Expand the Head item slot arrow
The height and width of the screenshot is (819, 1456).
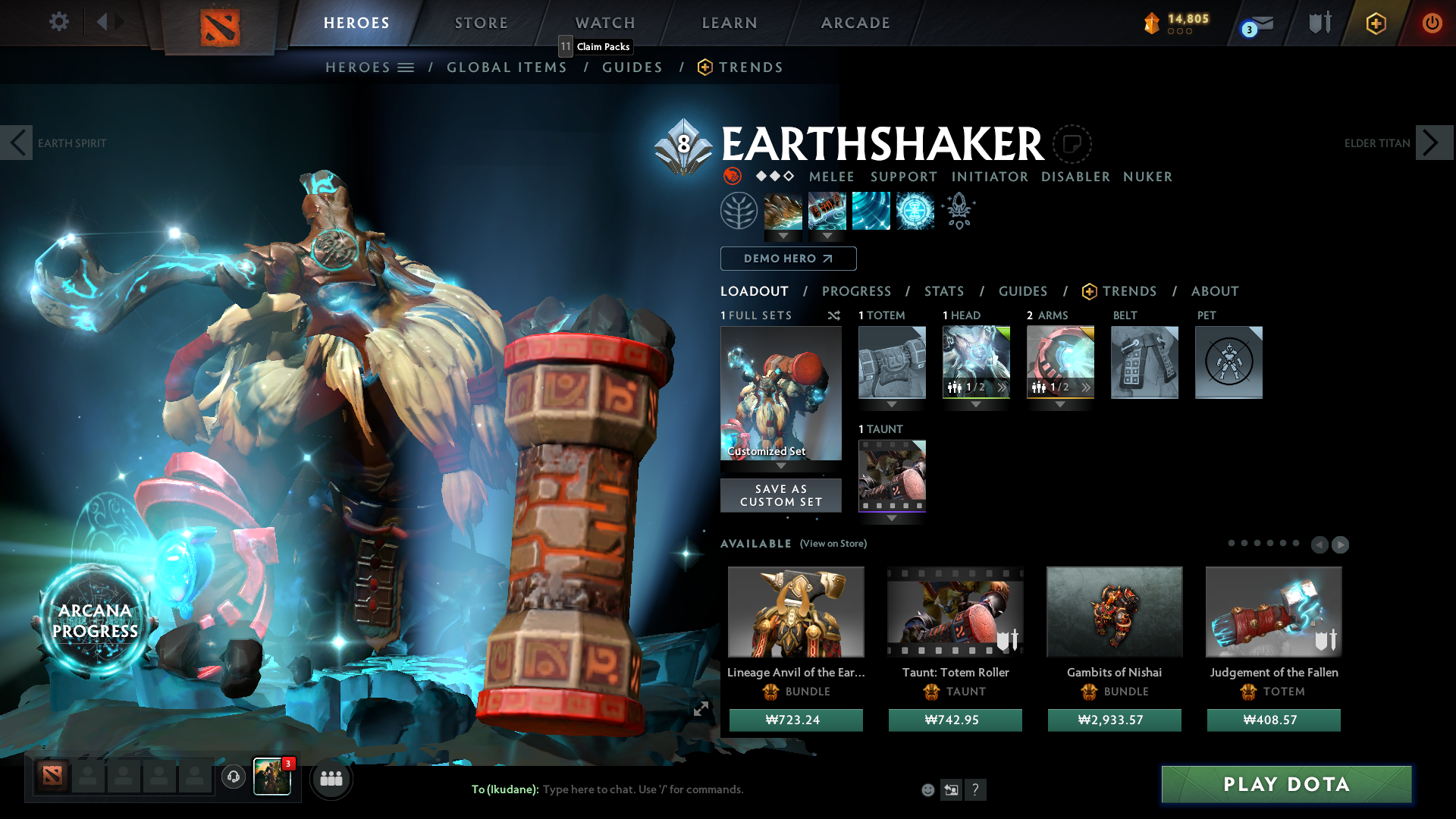(x=976, y=404)
